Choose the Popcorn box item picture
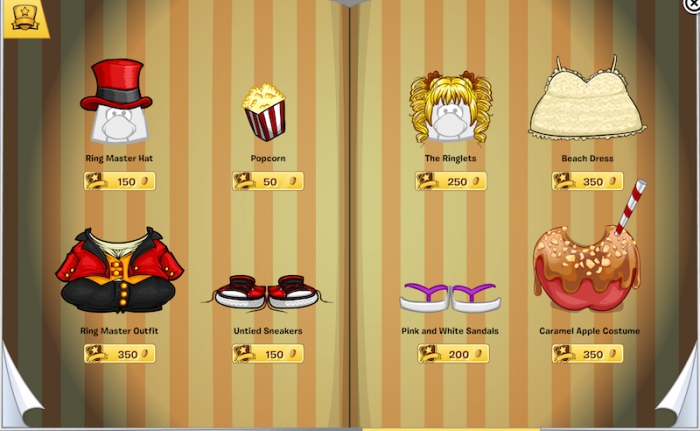The width and height of the screenshot is (700, 431). tap(265, 112)
